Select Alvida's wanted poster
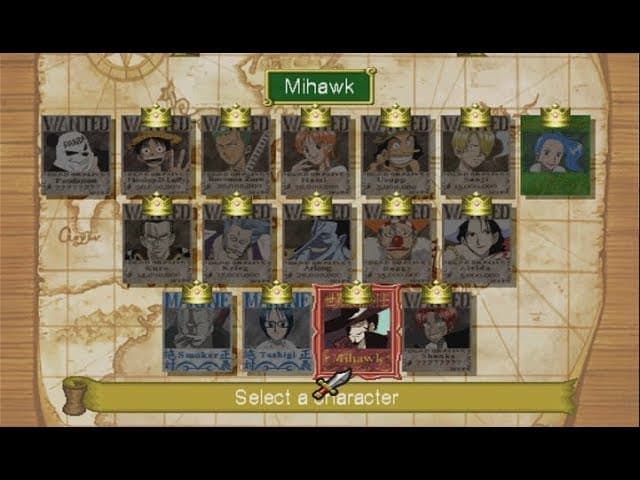The width and height of the screenshot is (640, 480). [477, 244]
